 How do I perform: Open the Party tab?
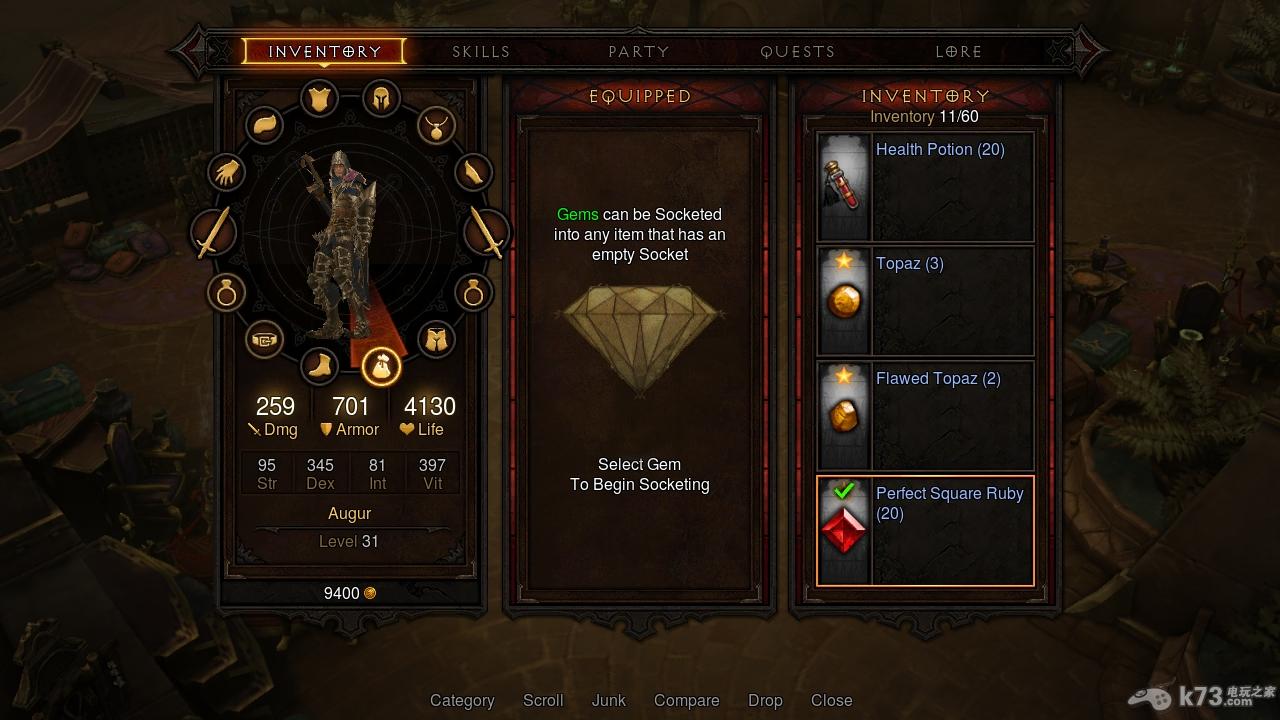coord(639,51)
